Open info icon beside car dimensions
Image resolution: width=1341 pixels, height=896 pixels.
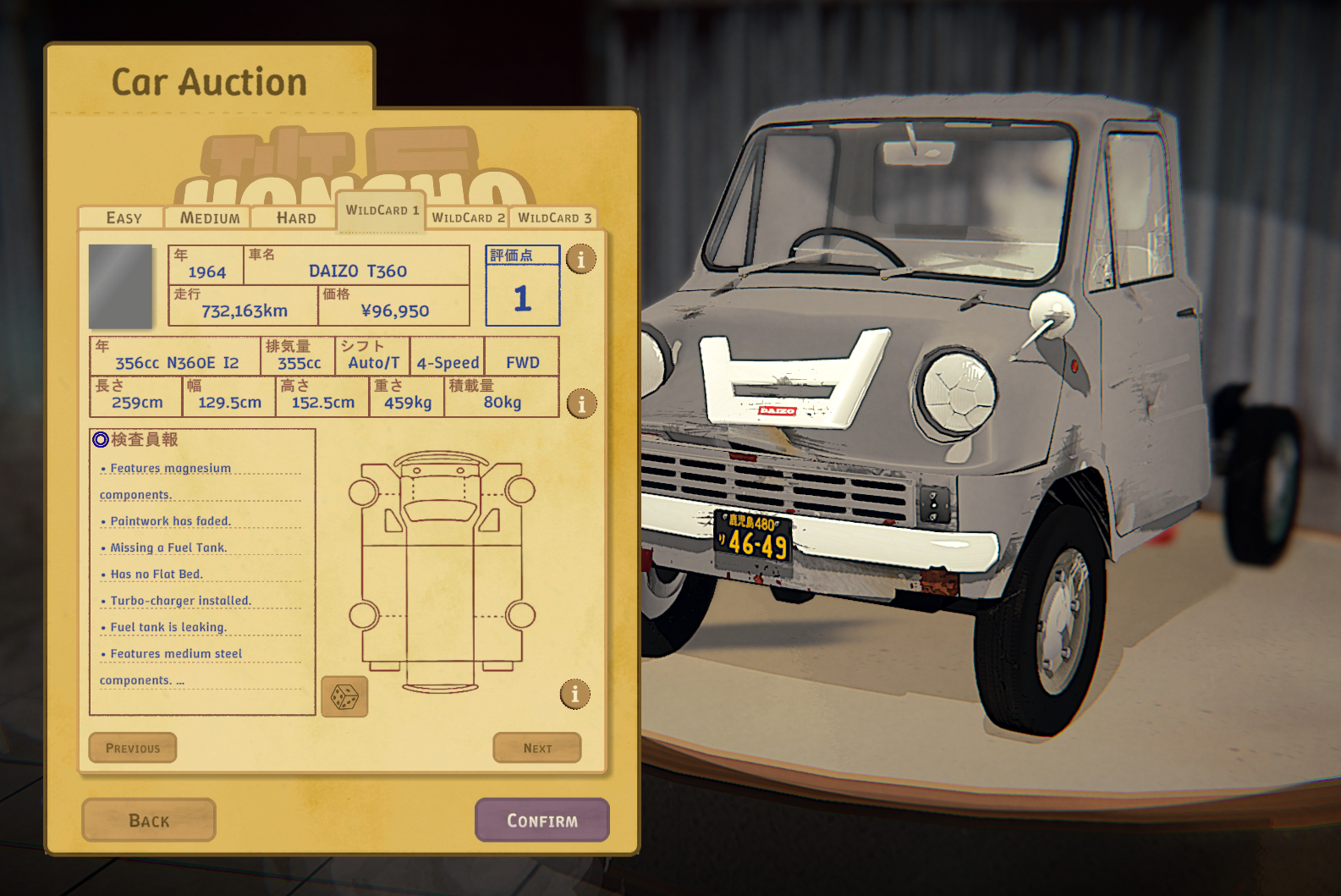(581, 404)
